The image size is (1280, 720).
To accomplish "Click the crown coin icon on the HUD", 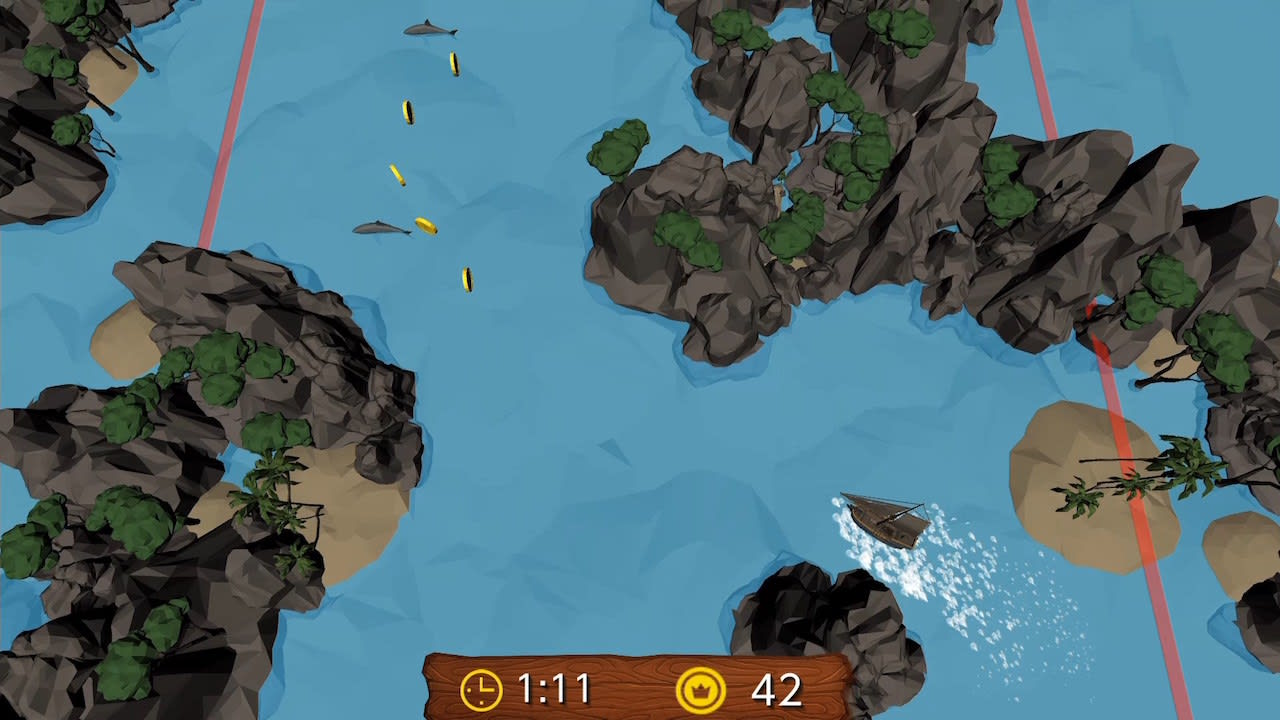I will point(703,688).
